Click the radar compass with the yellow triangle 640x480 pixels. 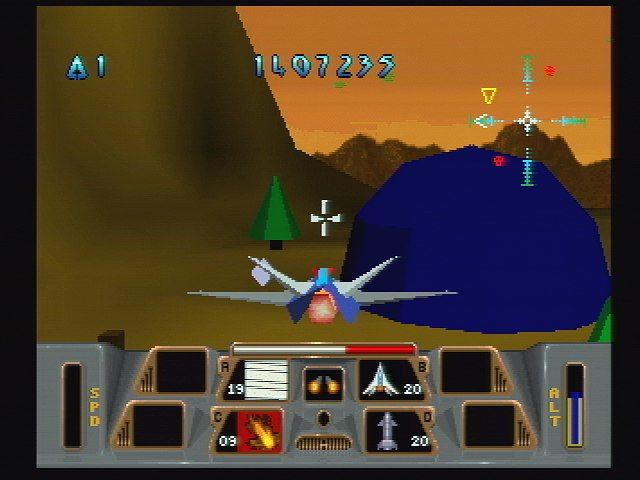(527, 121)
